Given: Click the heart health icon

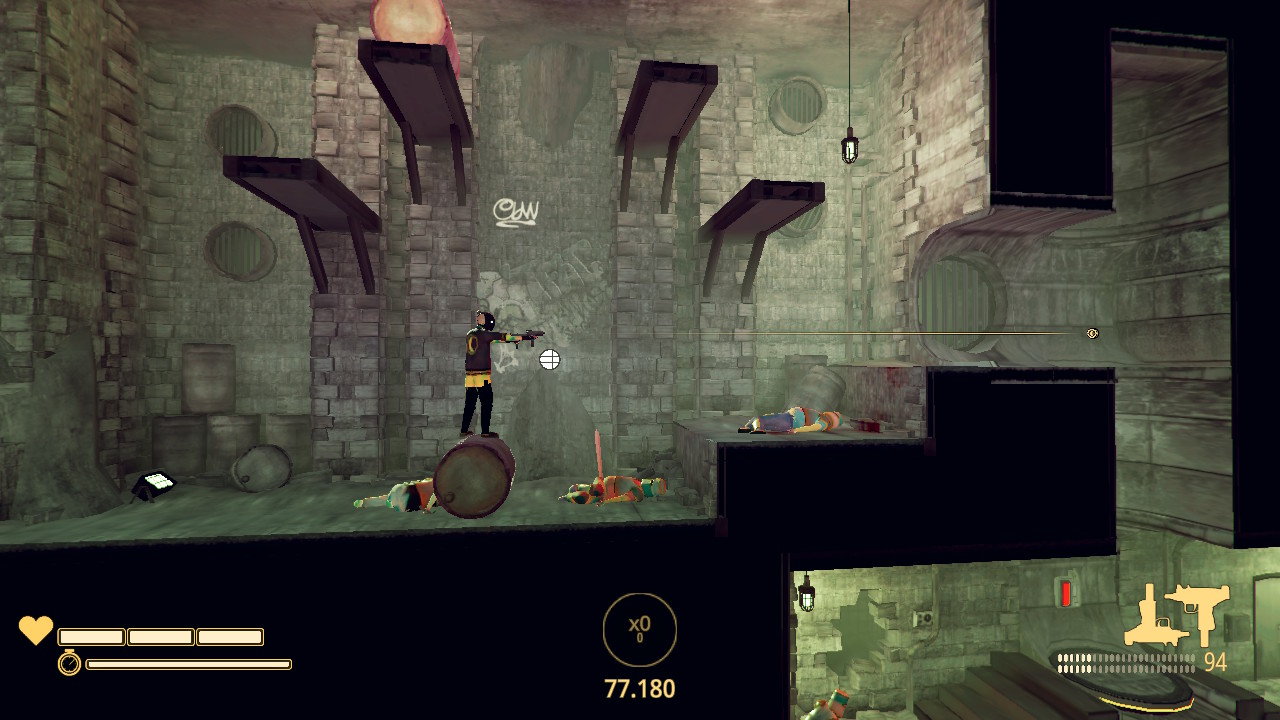Looking at the screenshot, I should (36, 631).
